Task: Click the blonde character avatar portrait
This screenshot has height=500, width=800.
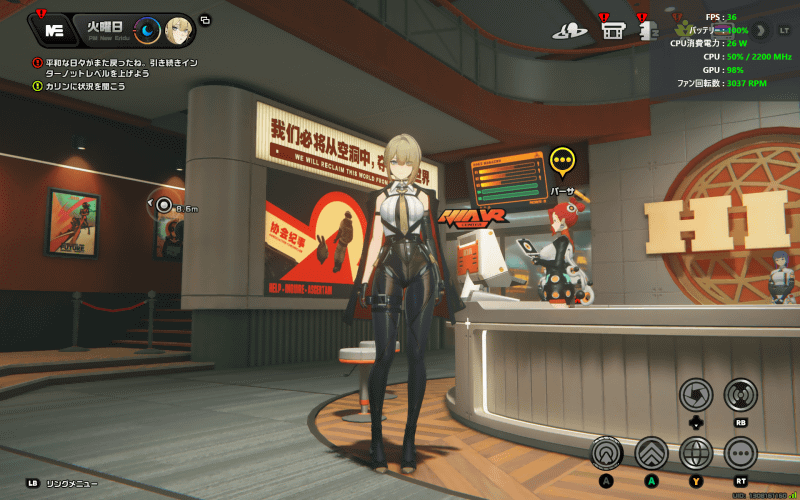Action: [179, 30]
